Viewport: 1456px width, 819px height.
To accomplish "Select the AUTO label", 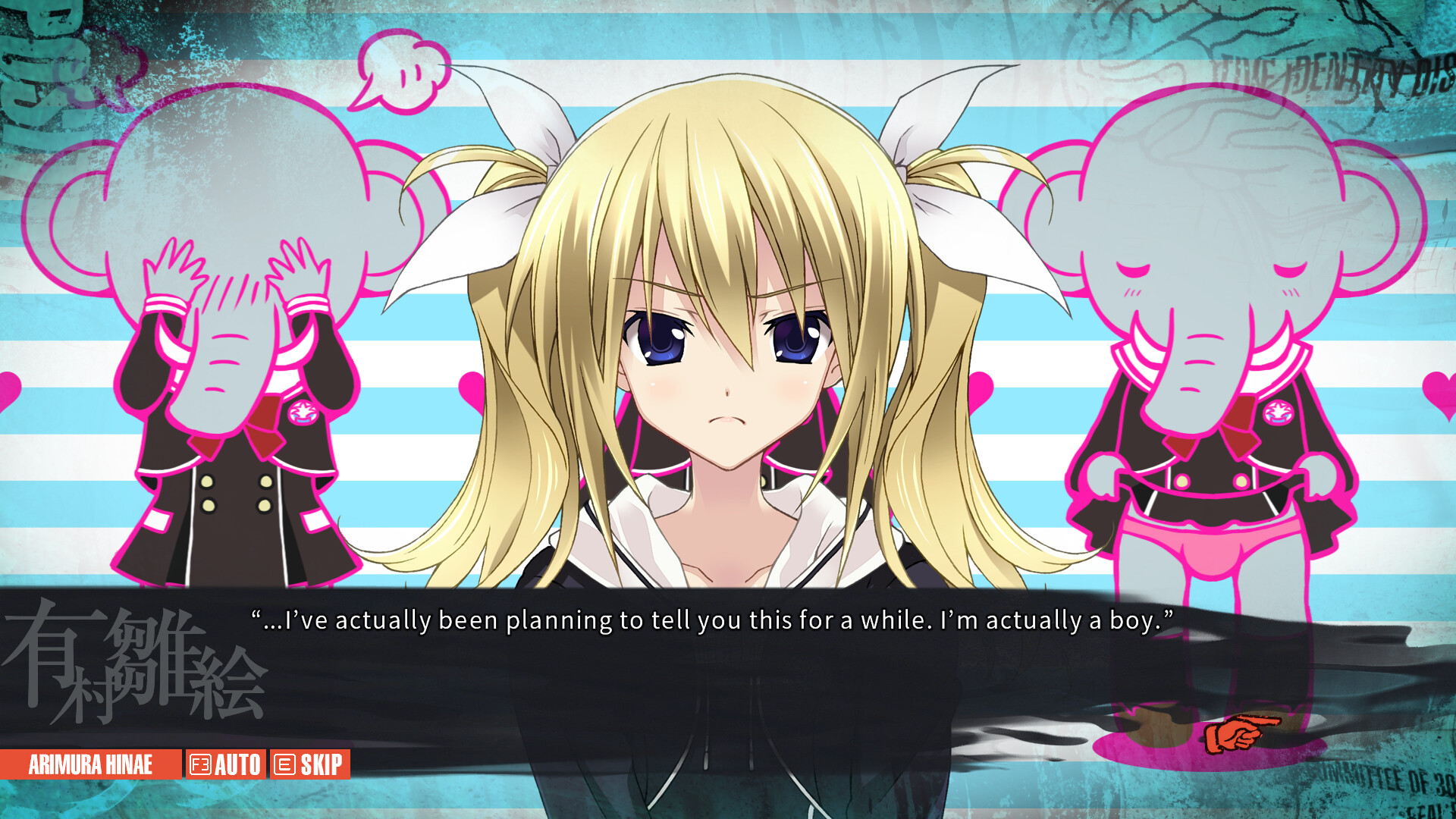I will 238,766.
